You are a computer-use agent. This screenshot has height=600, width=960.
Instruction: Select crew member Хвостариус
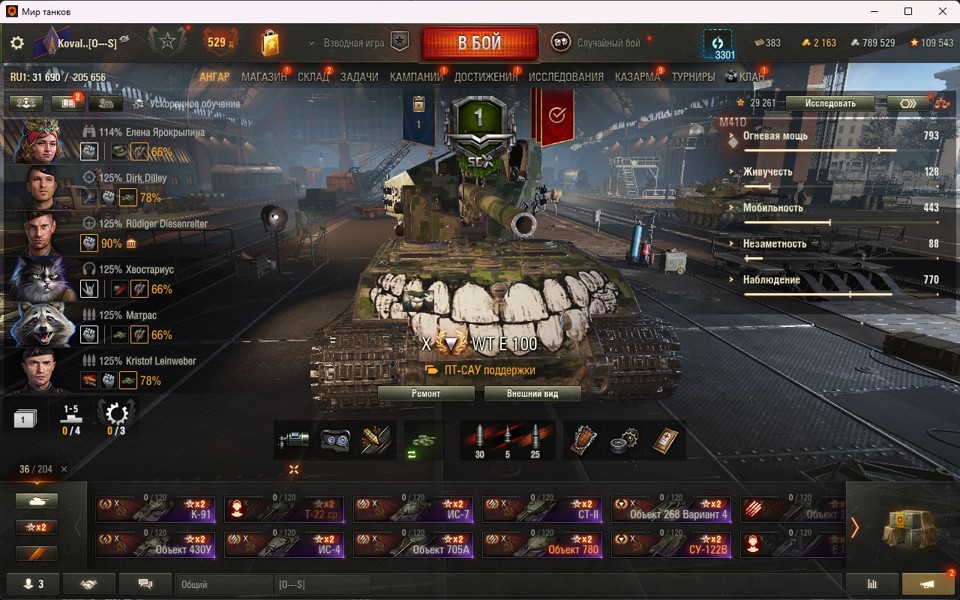pos(150,270)
